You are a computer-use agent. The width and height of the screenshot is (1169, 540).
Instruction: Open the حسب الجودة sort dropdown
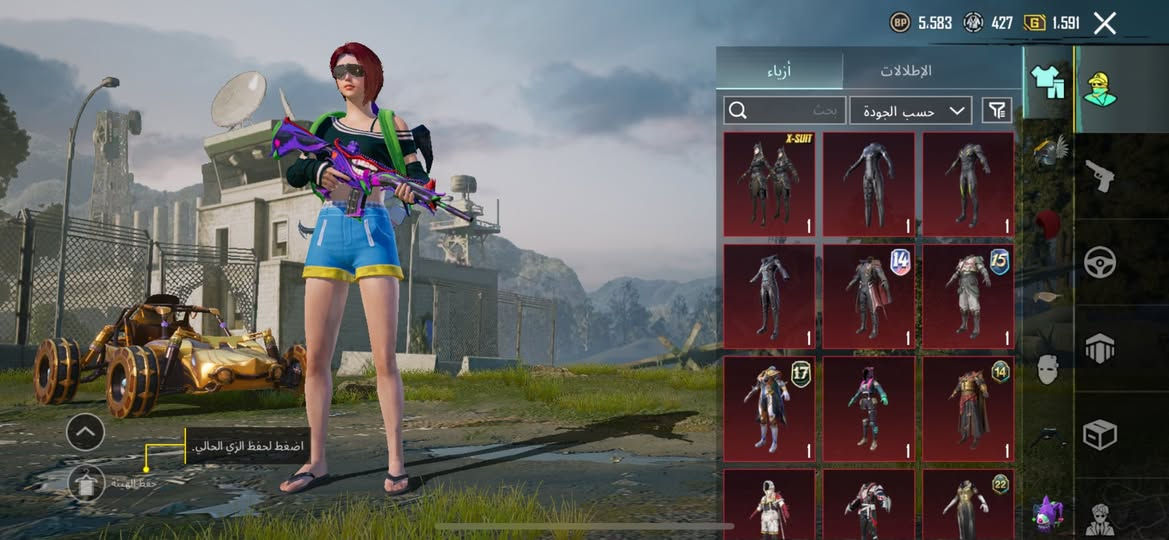click(x=911, y=110)
